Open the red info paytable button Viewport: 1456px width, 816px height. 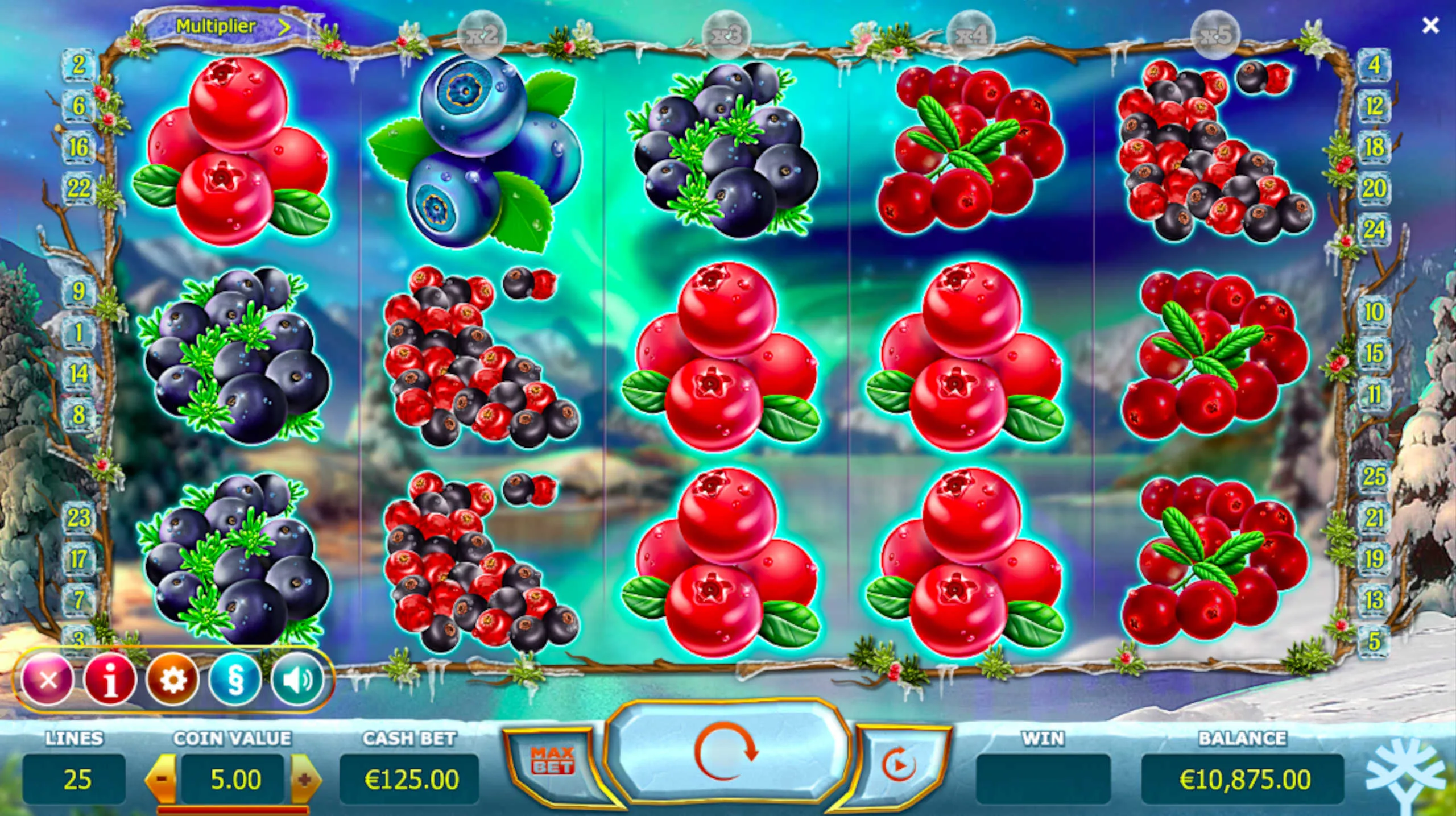tap(110, 680)
